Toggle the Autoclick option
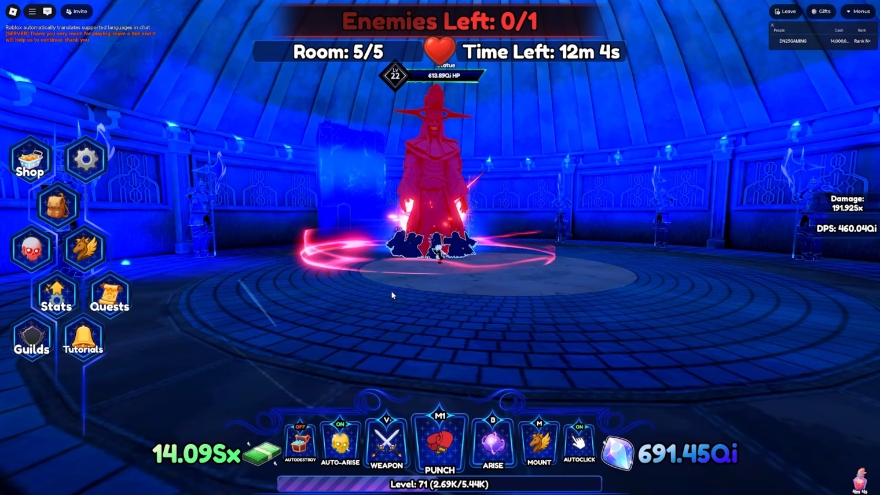880x495 pixels. pyautogui.click(x=579, y=443)
